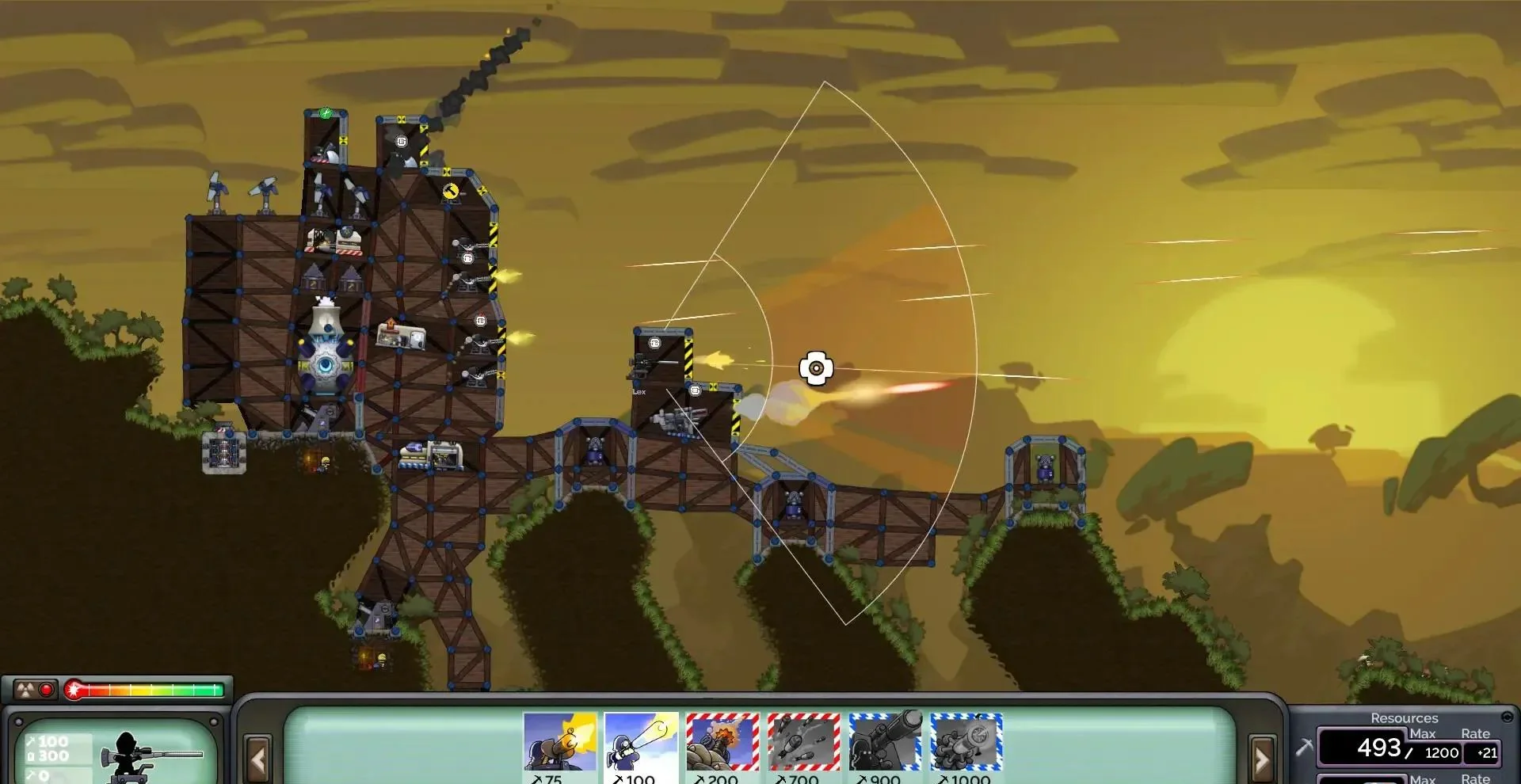Select the falling bombs weapon costing 700
1521x784 pixels.
click(x=803, y=742)
